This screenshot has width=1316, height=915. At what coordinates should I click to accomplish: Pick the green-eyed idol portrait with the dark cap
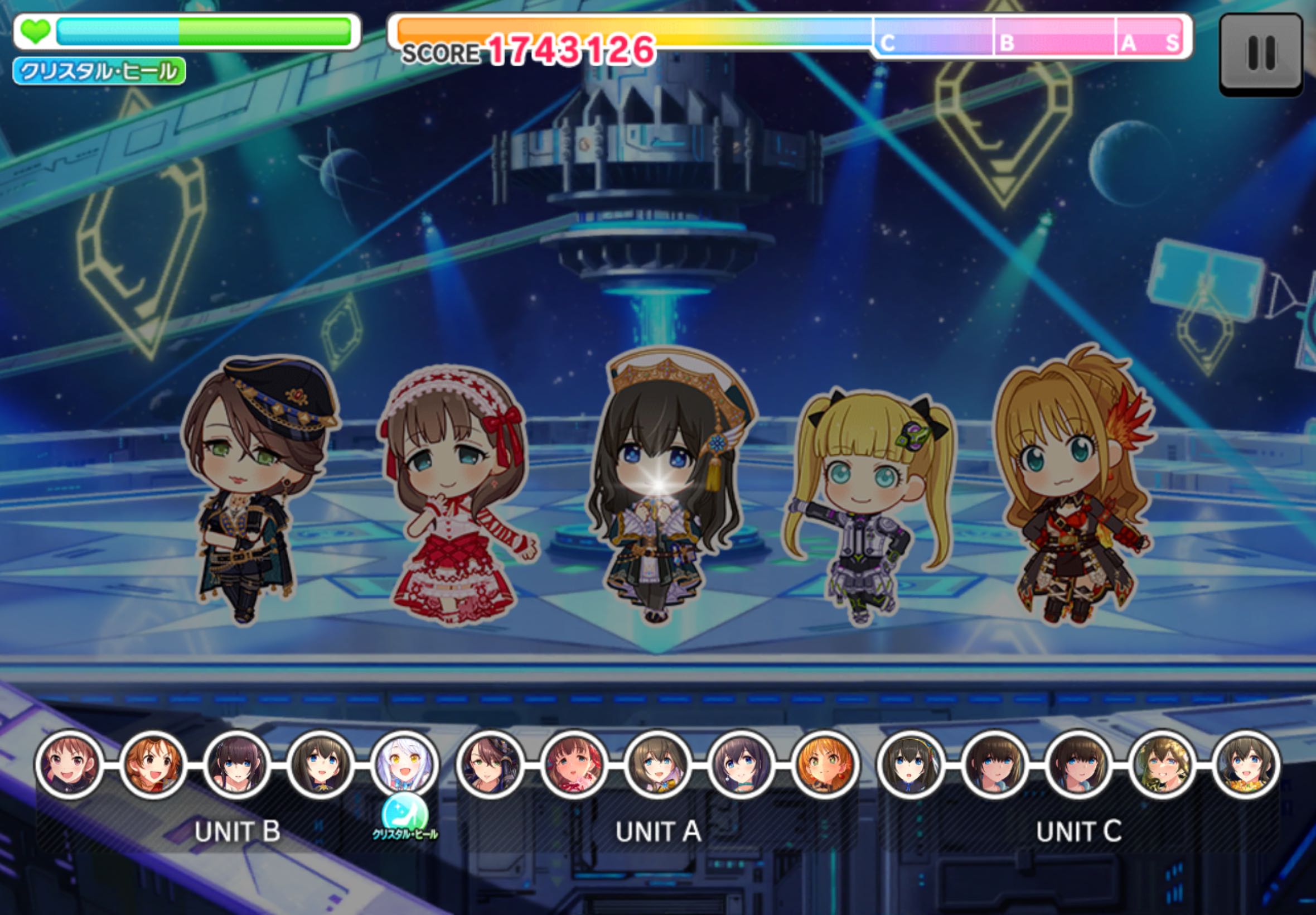click(489, 765)
